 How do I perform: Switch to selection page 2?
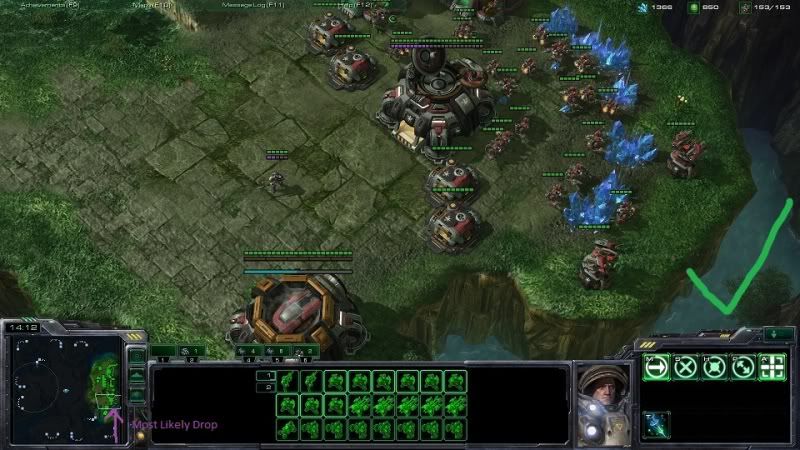266,387
